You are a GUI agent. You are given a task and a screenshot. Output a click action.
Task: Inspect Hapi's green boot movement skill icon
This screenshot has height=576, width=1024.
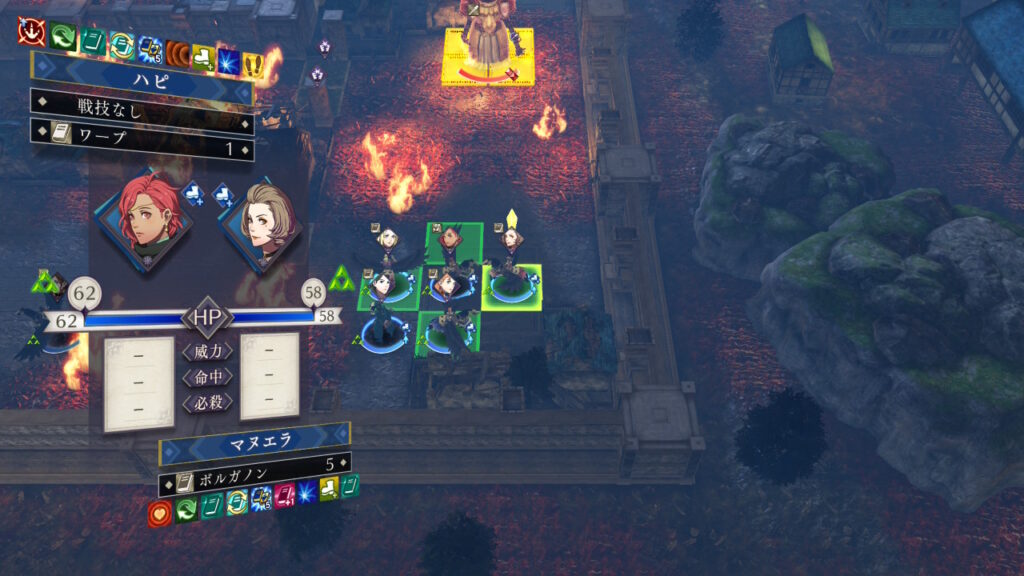coord(62,37)
